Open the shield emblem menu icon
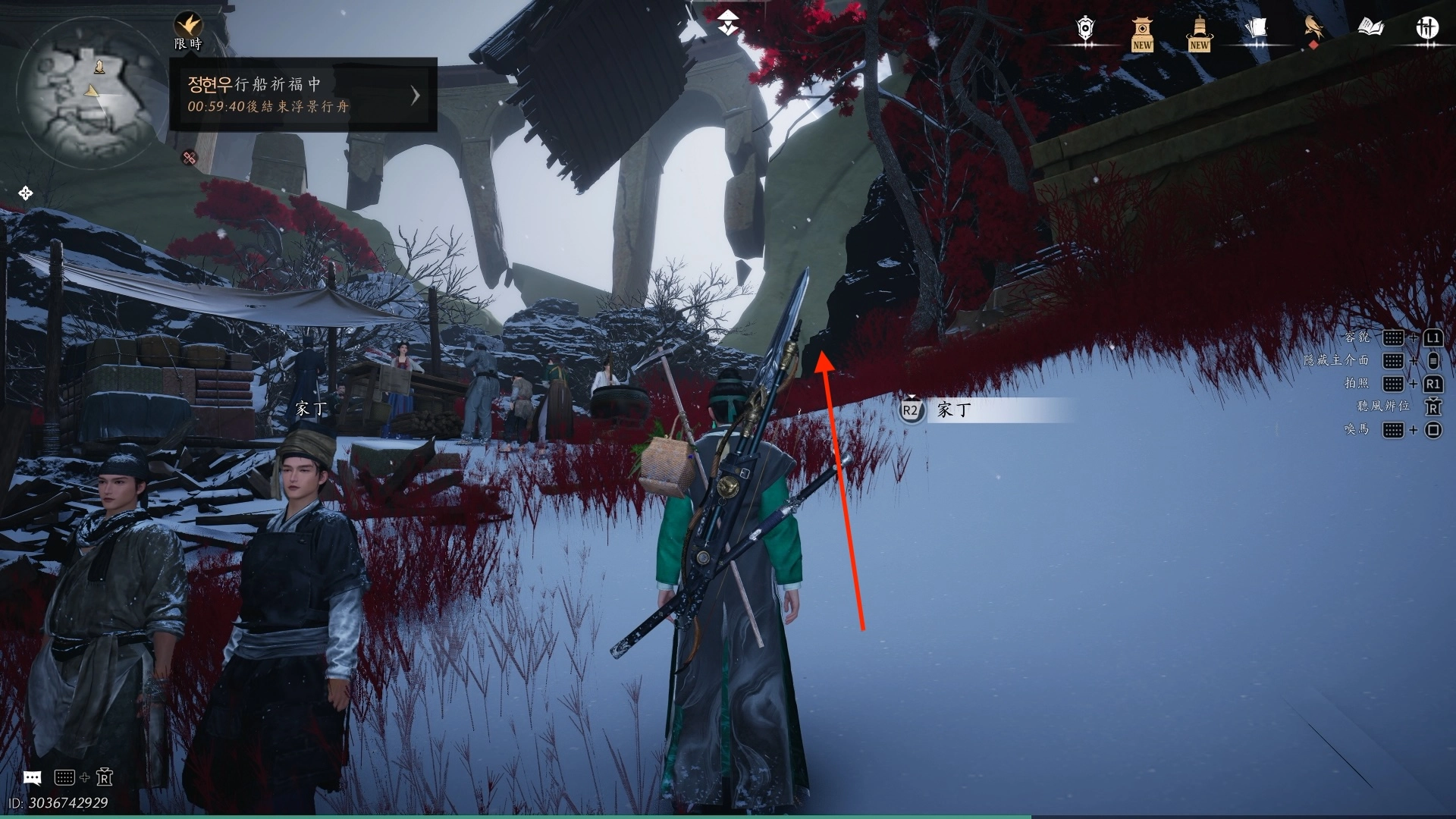The height and width of the screenshot is (819, 1456). click(1085, 29)
